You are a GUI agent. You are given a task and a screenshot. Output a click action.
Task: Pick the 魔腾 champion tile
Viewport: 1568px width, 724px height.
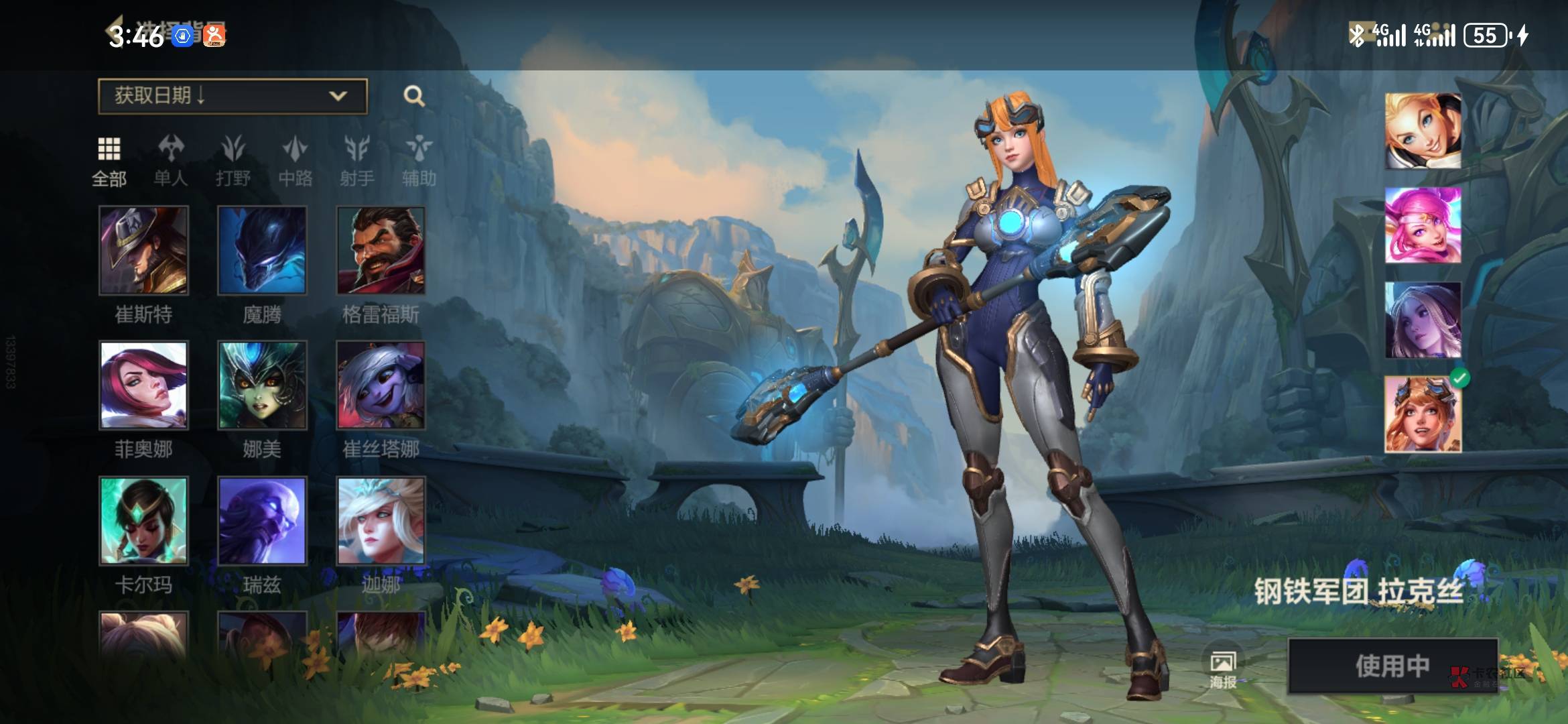tap(262, 251)
